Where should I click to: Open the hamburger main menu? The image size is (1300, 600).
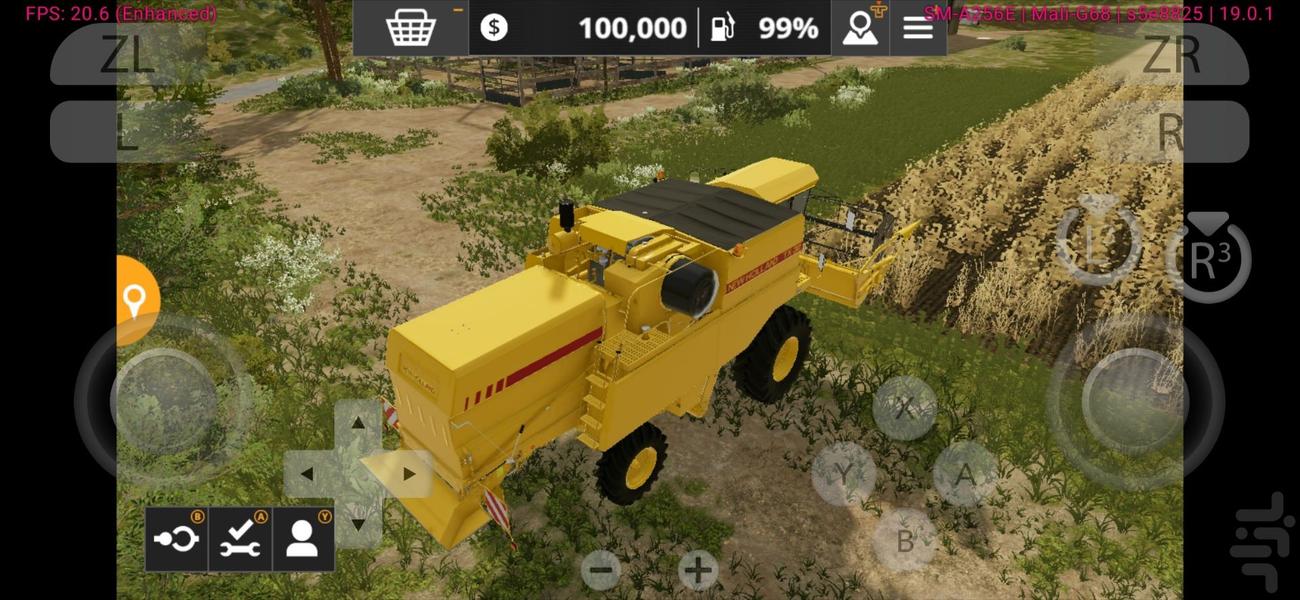(917, 28)
